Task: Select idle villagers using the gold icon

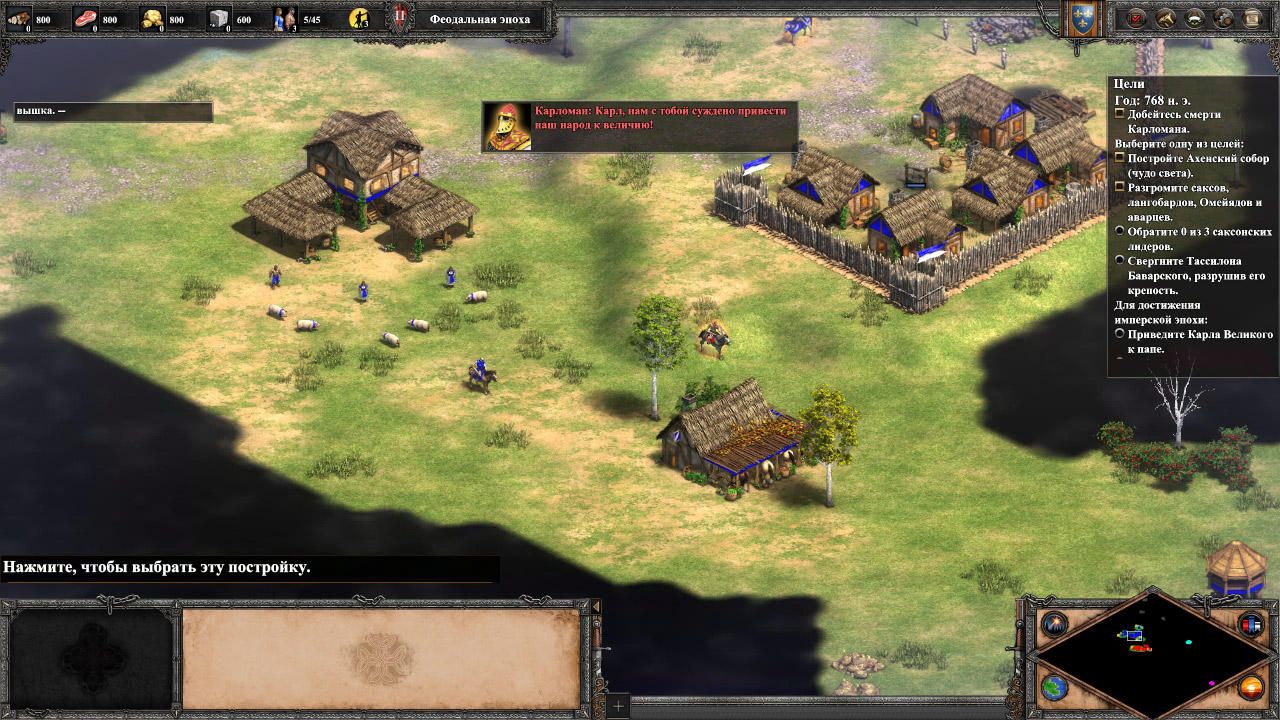Action: click(360, 18)
